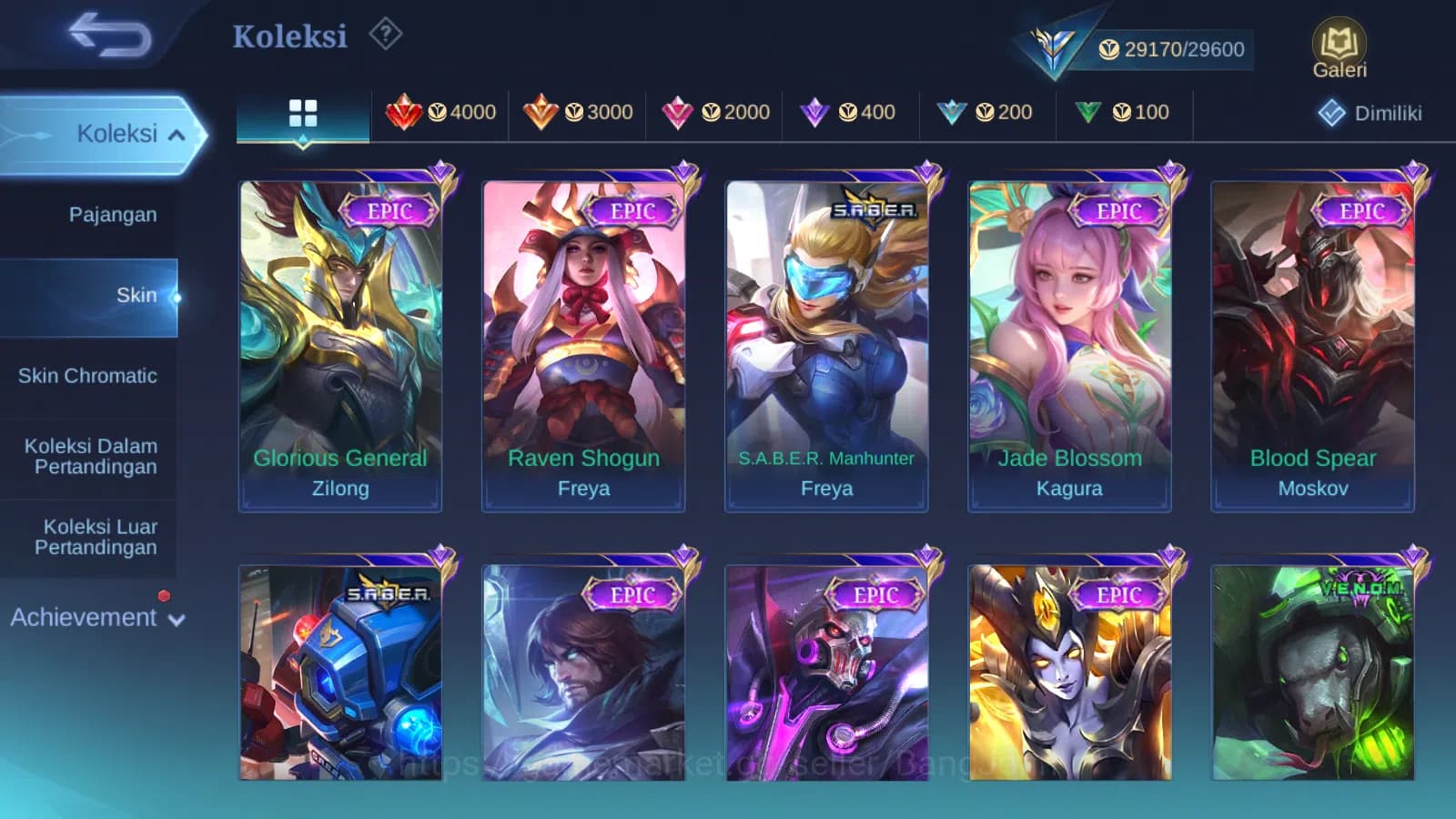Toggle the Dimiliki owned filter

[x=1370, y=114]
